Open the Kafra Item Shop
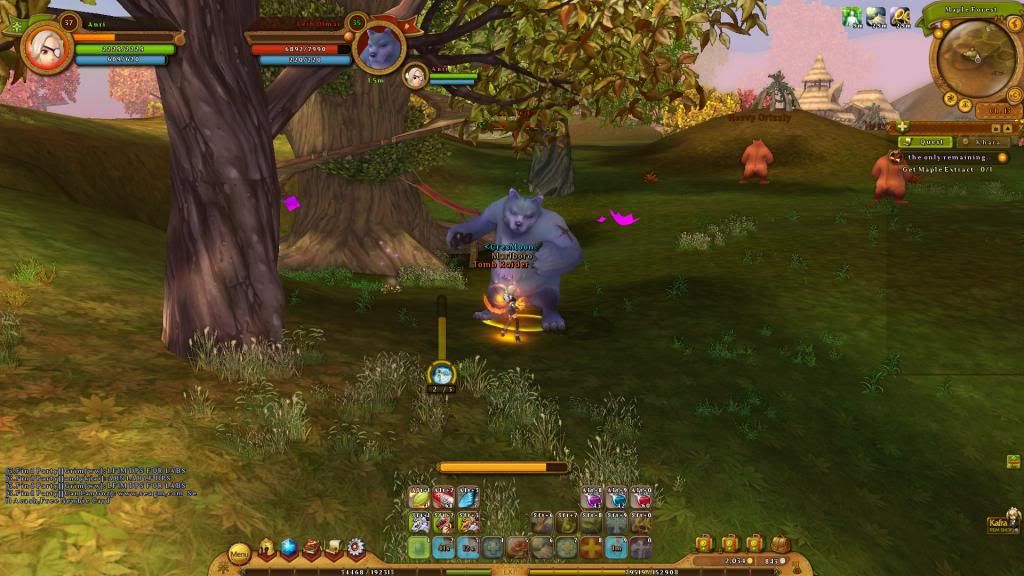 coord(1002,523)
